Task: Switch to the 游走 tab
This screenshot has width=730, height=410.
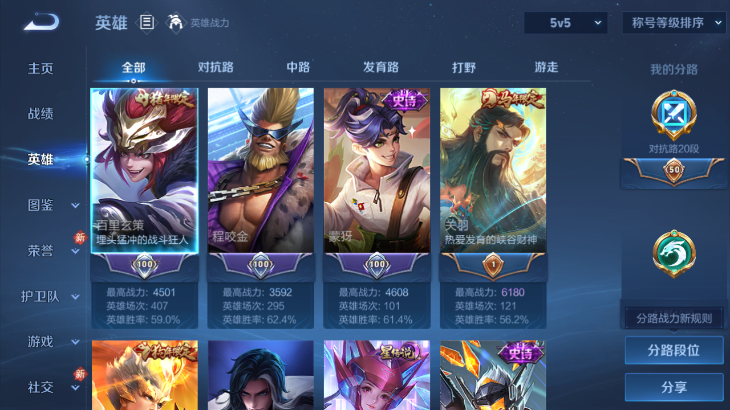Action: coord(546,67)
